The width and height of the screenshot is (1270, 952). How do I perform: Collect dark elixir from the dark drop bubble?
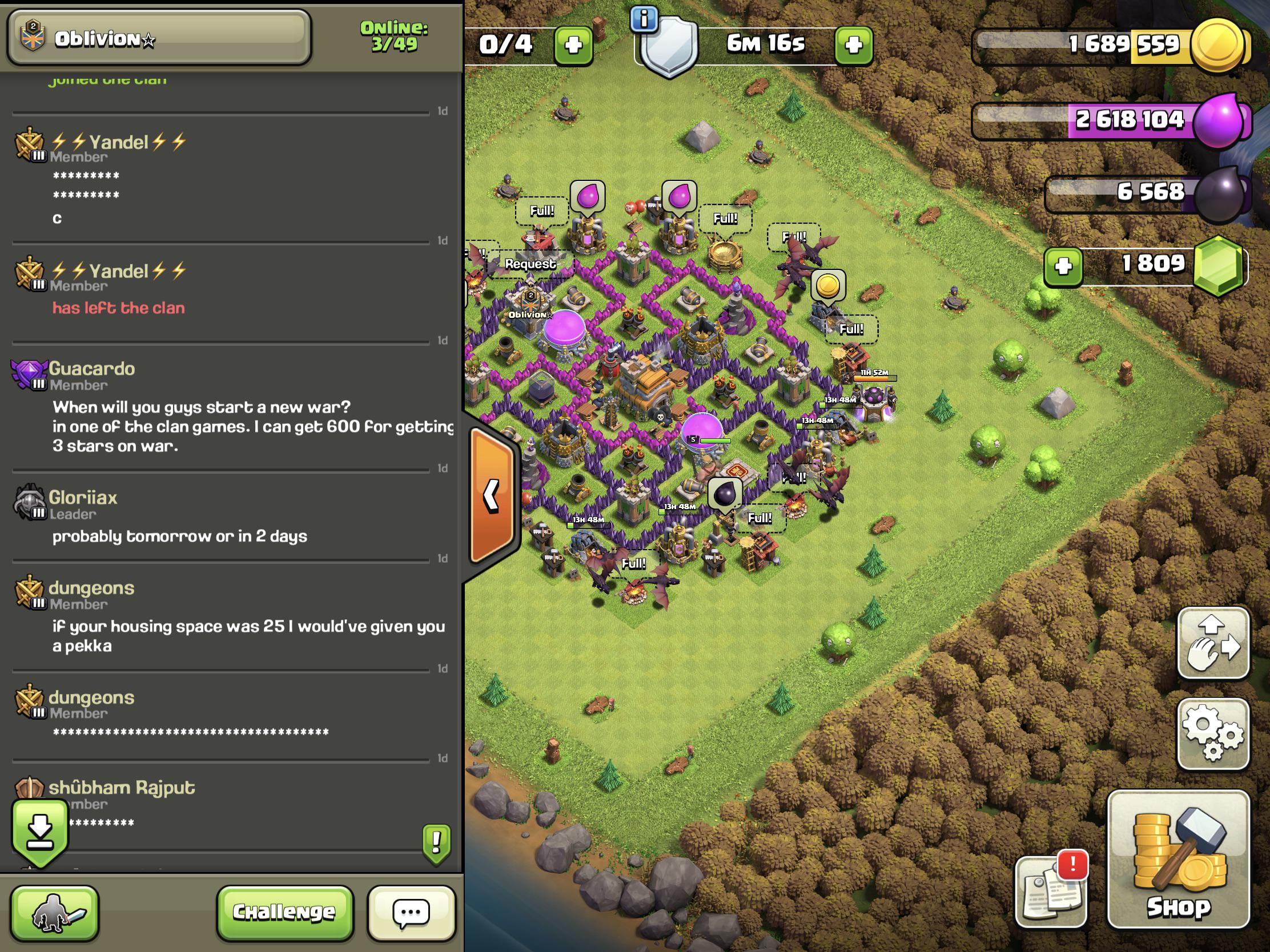(x=724, y=493)
